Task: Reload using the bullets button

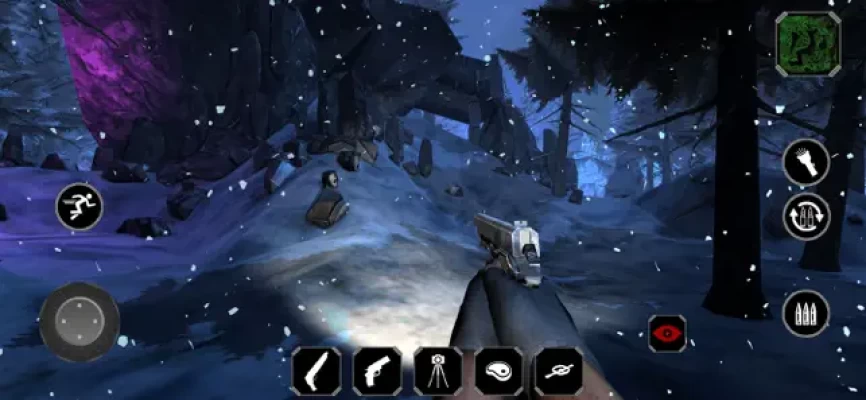Action: pyautogui.click(x=806, y=314)
